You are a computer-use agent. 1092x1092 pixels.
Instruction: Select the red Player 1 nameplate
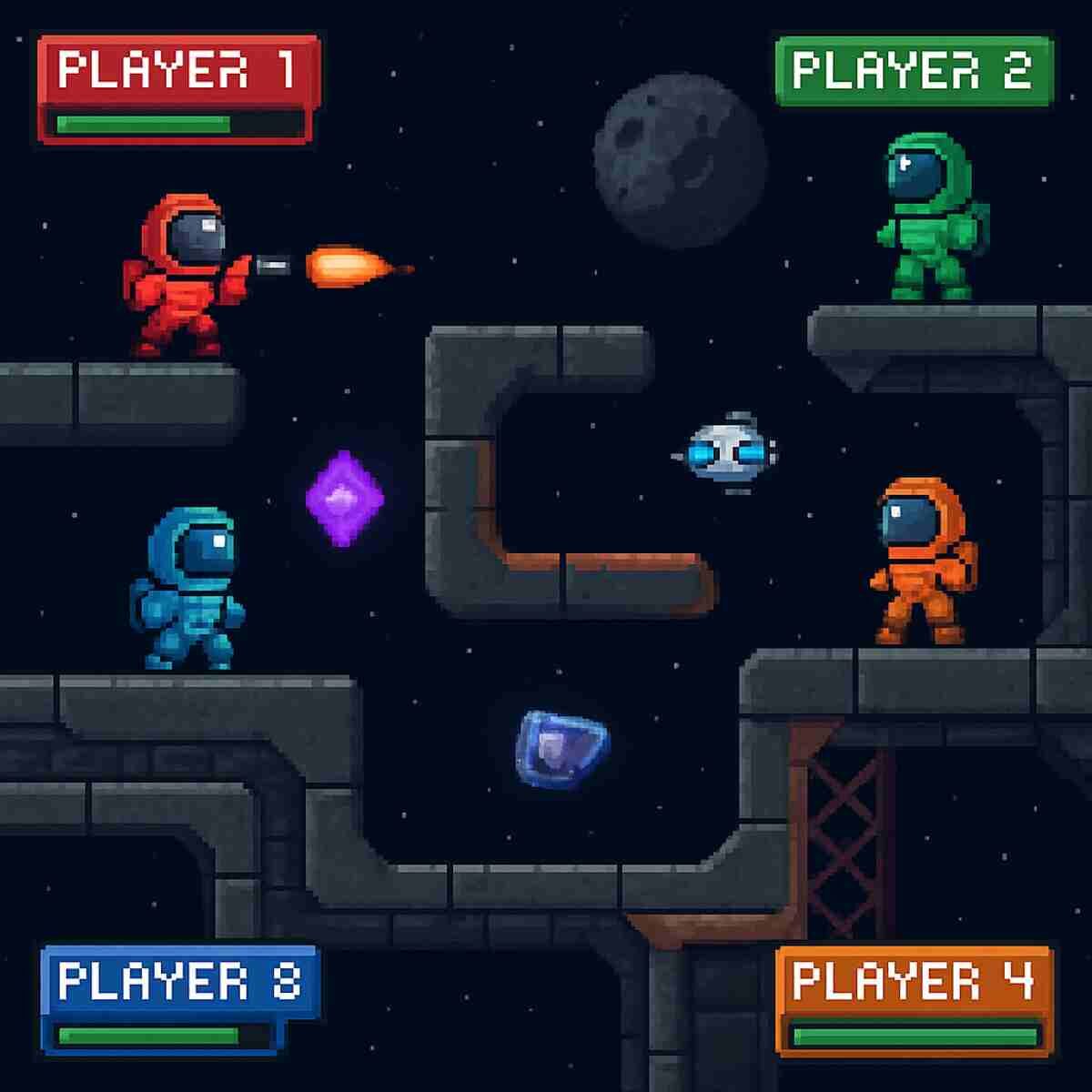tap(177, 71)
